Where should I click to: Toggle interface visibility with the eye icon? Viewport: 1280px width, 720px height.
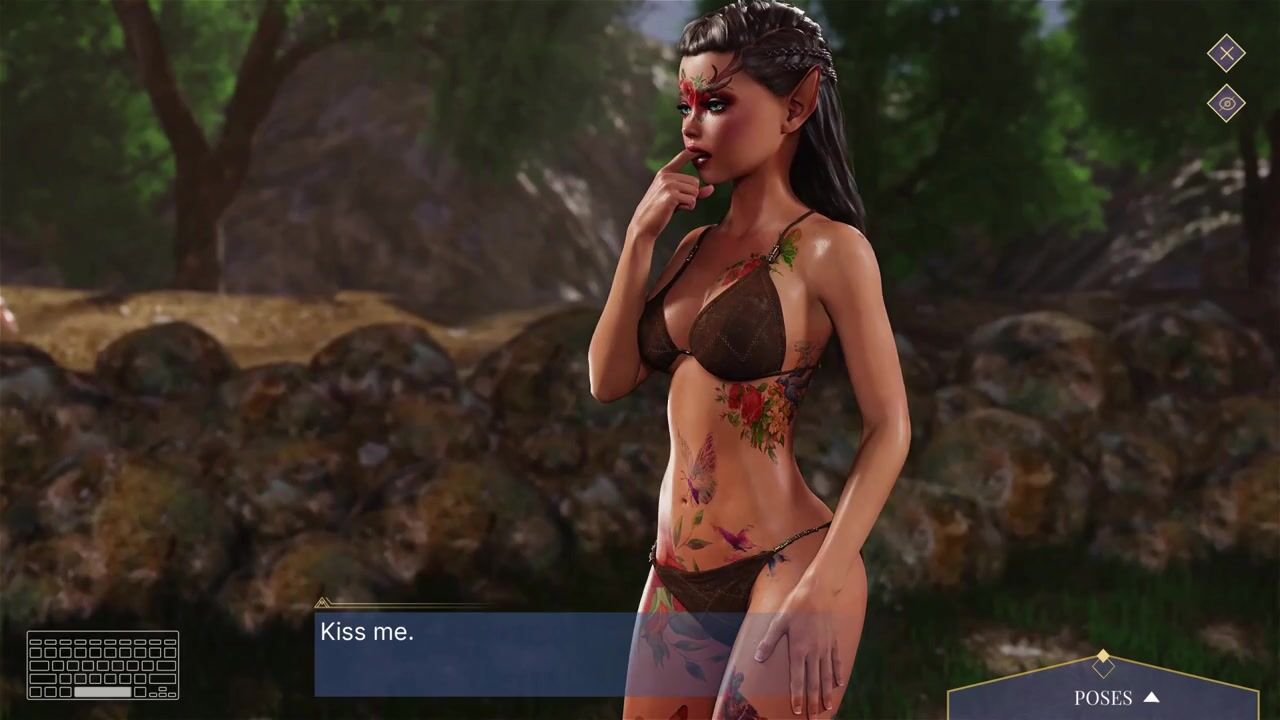[1226, 103]
